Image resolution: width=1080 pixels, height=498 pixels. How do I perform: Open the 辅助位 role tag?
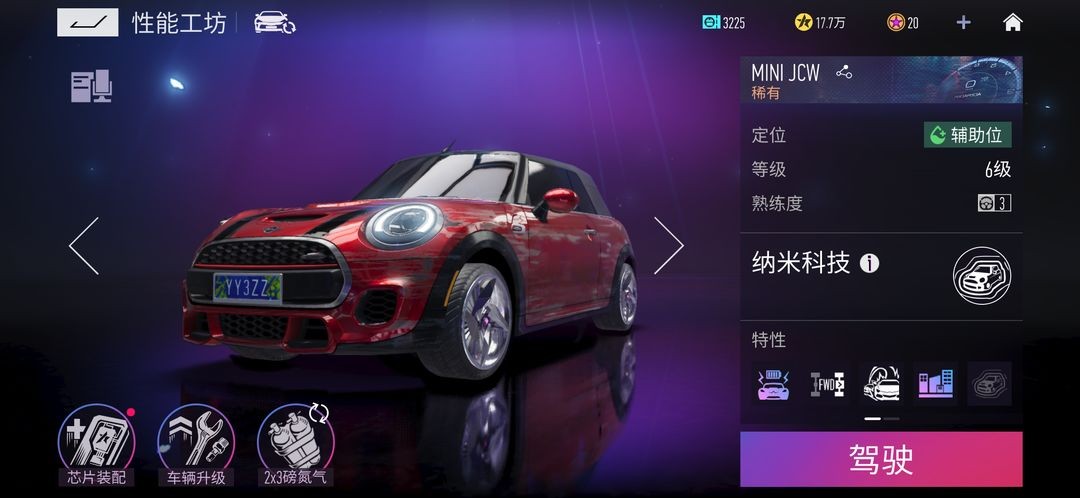tap(967, 135)
